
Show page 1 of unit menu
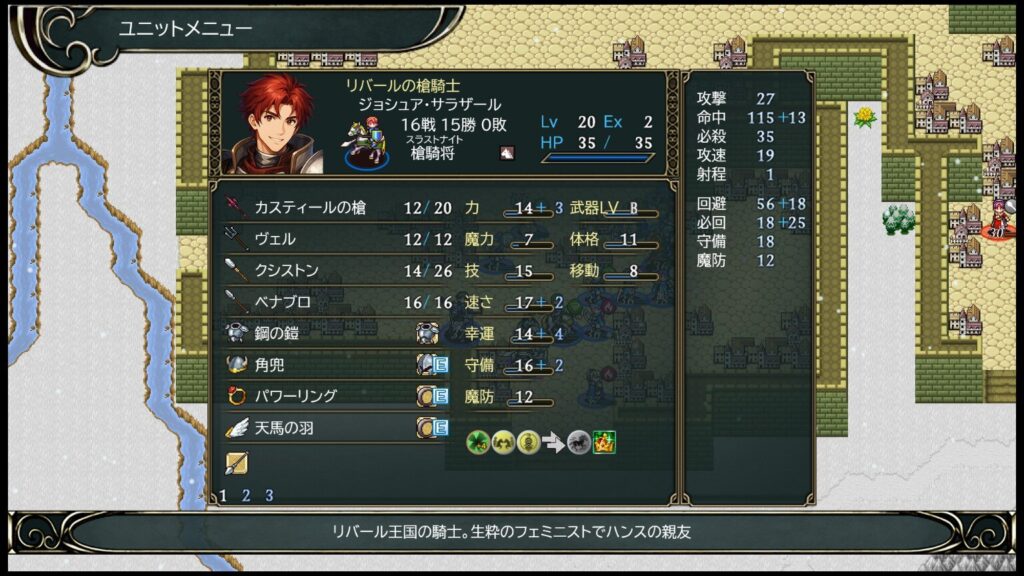223,495
